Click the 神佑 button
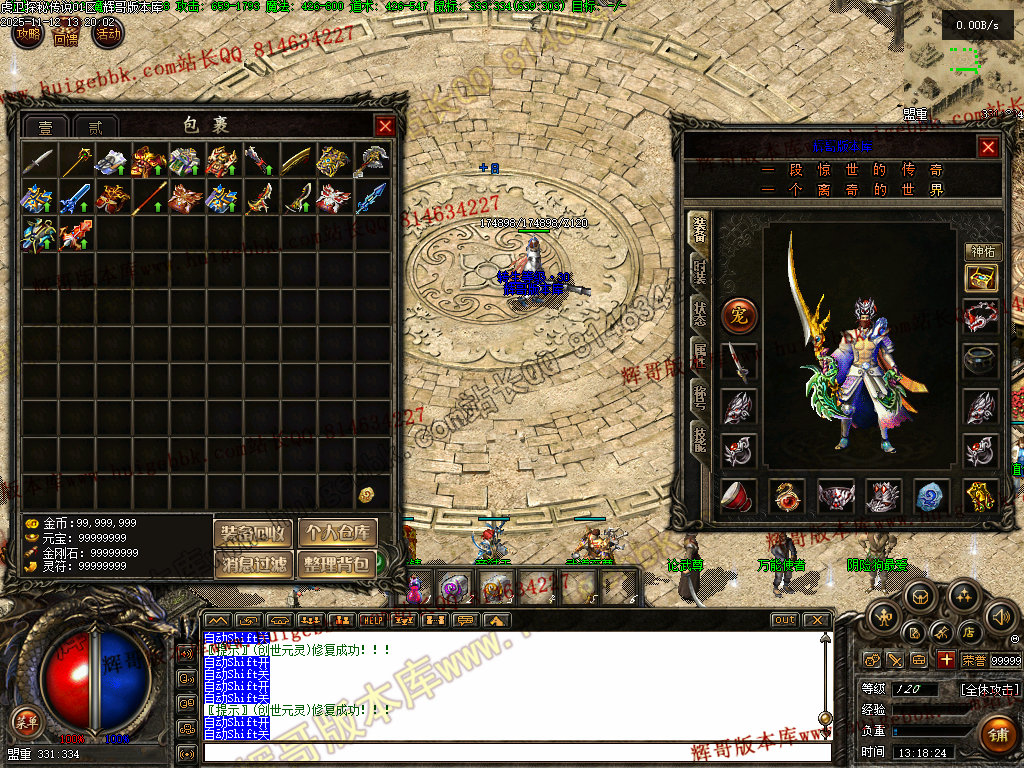The height and width of the screenshot is (768, 1024). pyautogui.click(x=983, y=252)
